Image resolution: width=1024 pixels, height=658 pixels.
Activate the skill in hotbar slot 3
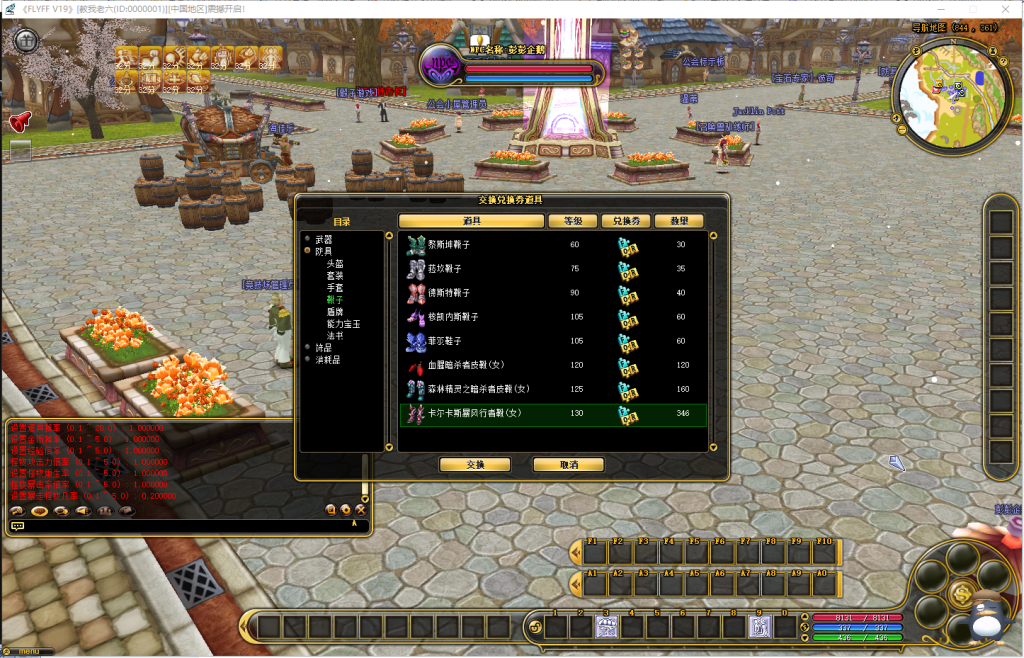pos(608,627)
